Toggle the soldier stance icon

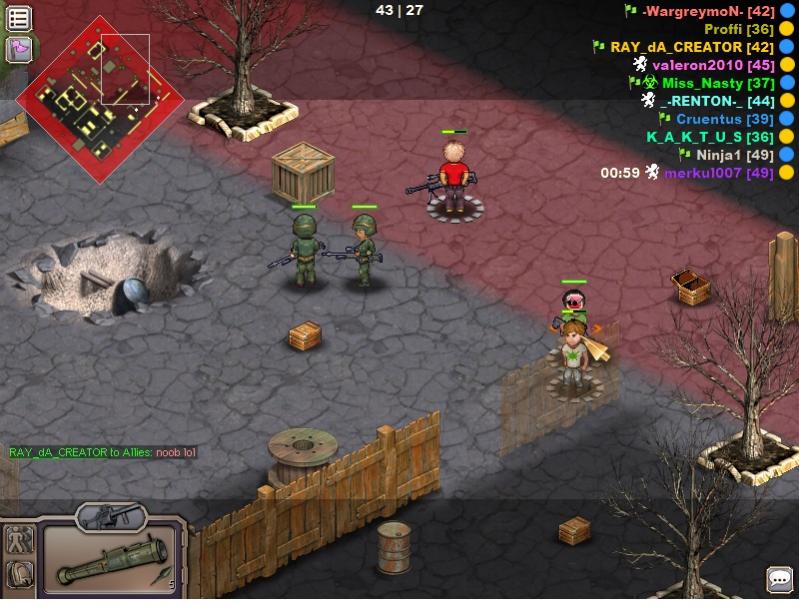pyautogui.click(x=19, y=541)
